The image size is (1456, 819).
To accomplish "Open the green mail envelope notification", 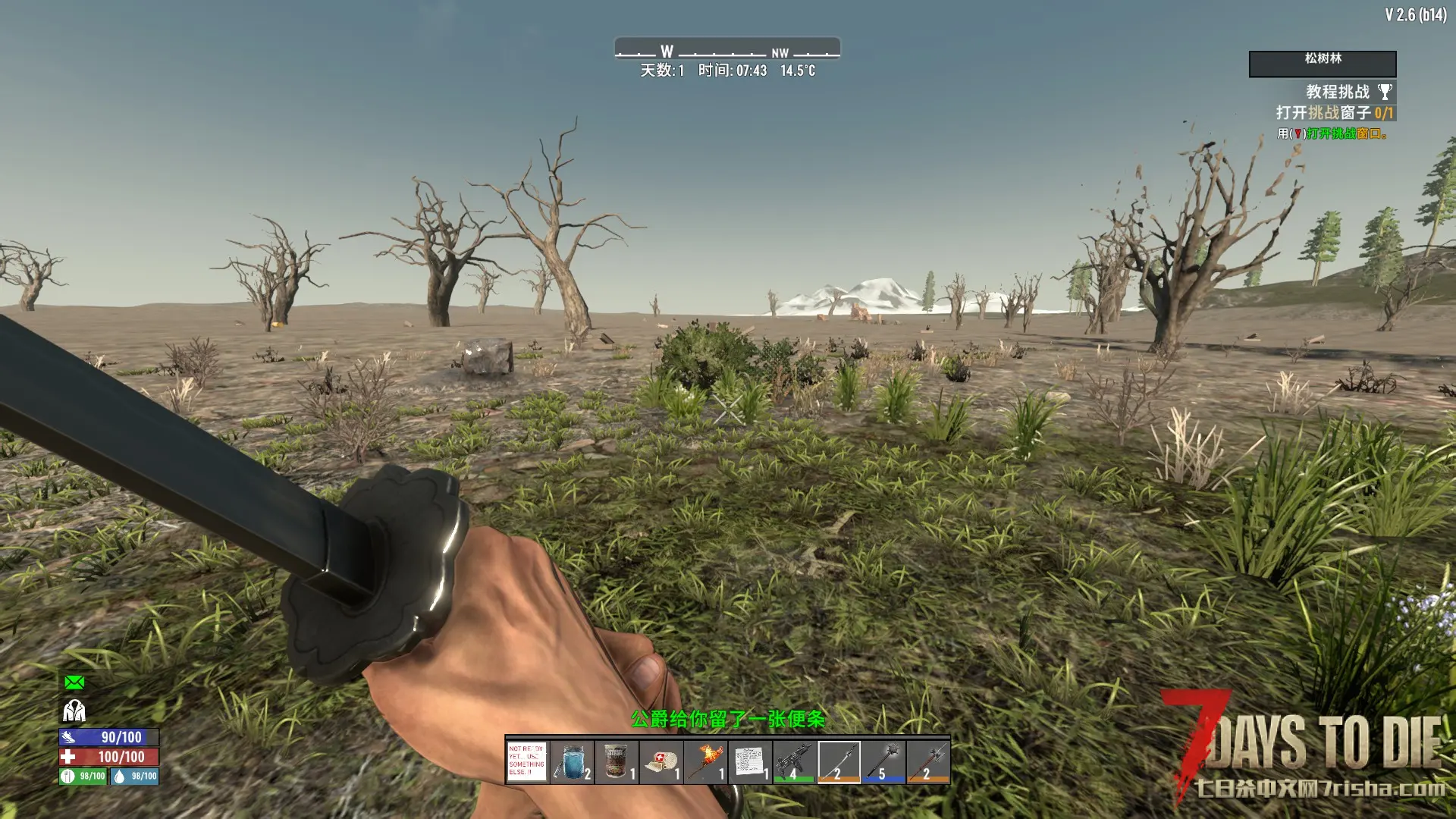I will pyautogui.click(x=74, y=682).
